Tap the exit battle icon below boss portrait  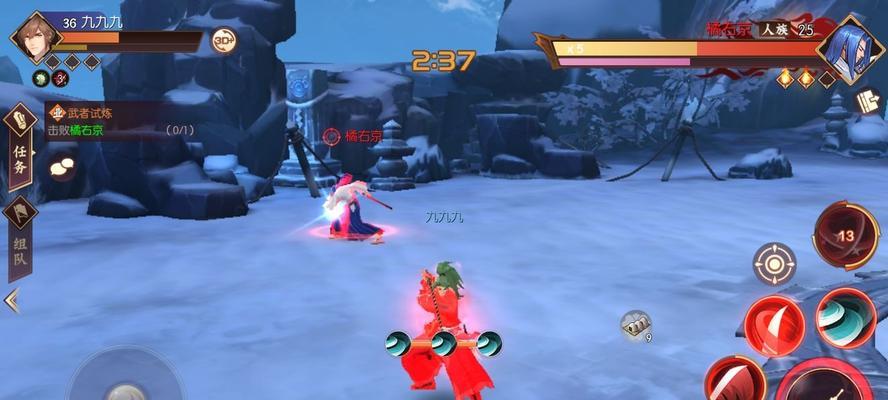pos(866,100)
